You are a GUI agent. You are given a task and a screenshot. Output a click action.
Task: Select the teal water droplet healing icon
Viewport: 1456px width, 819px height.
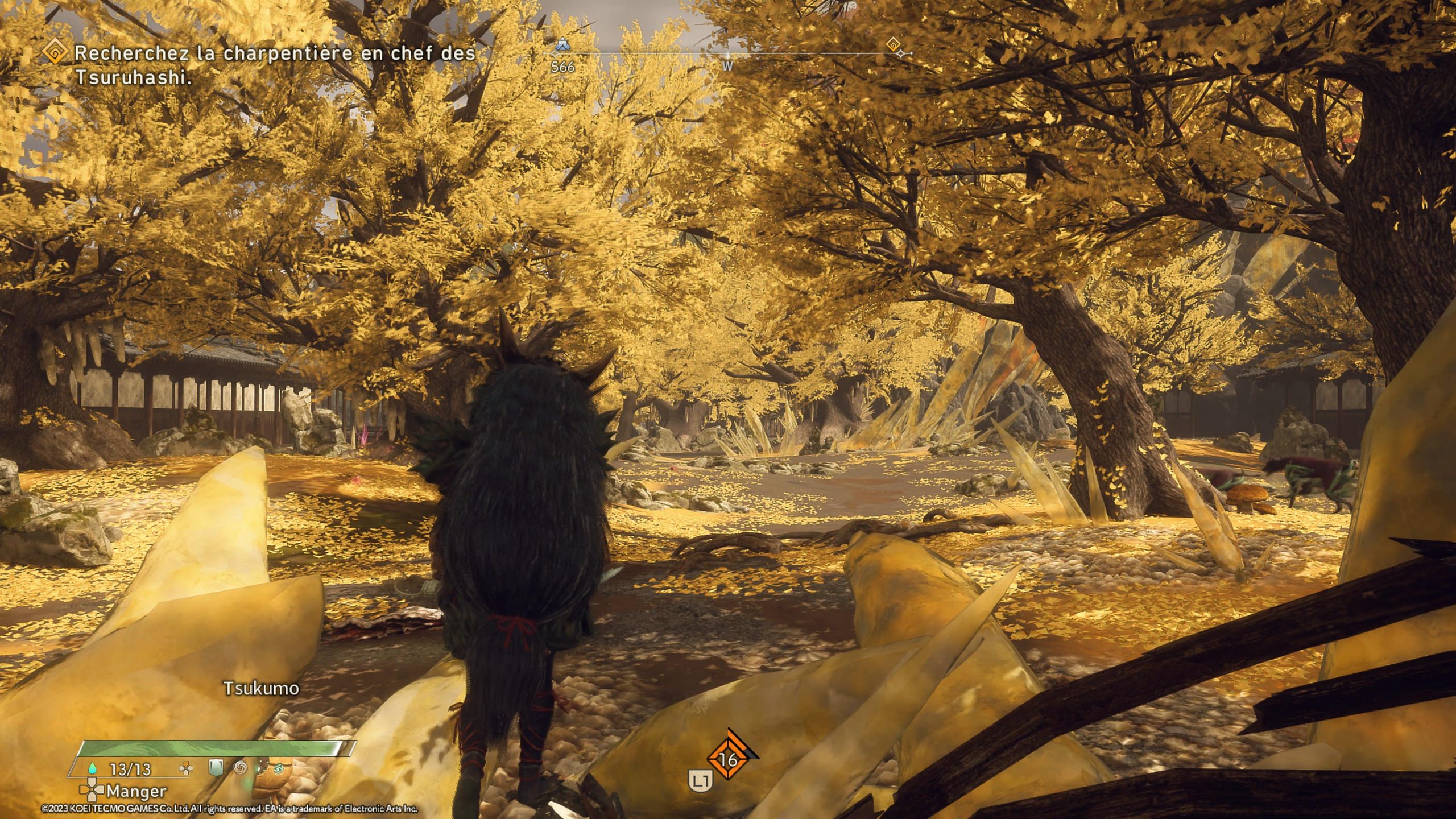(92, 768)
